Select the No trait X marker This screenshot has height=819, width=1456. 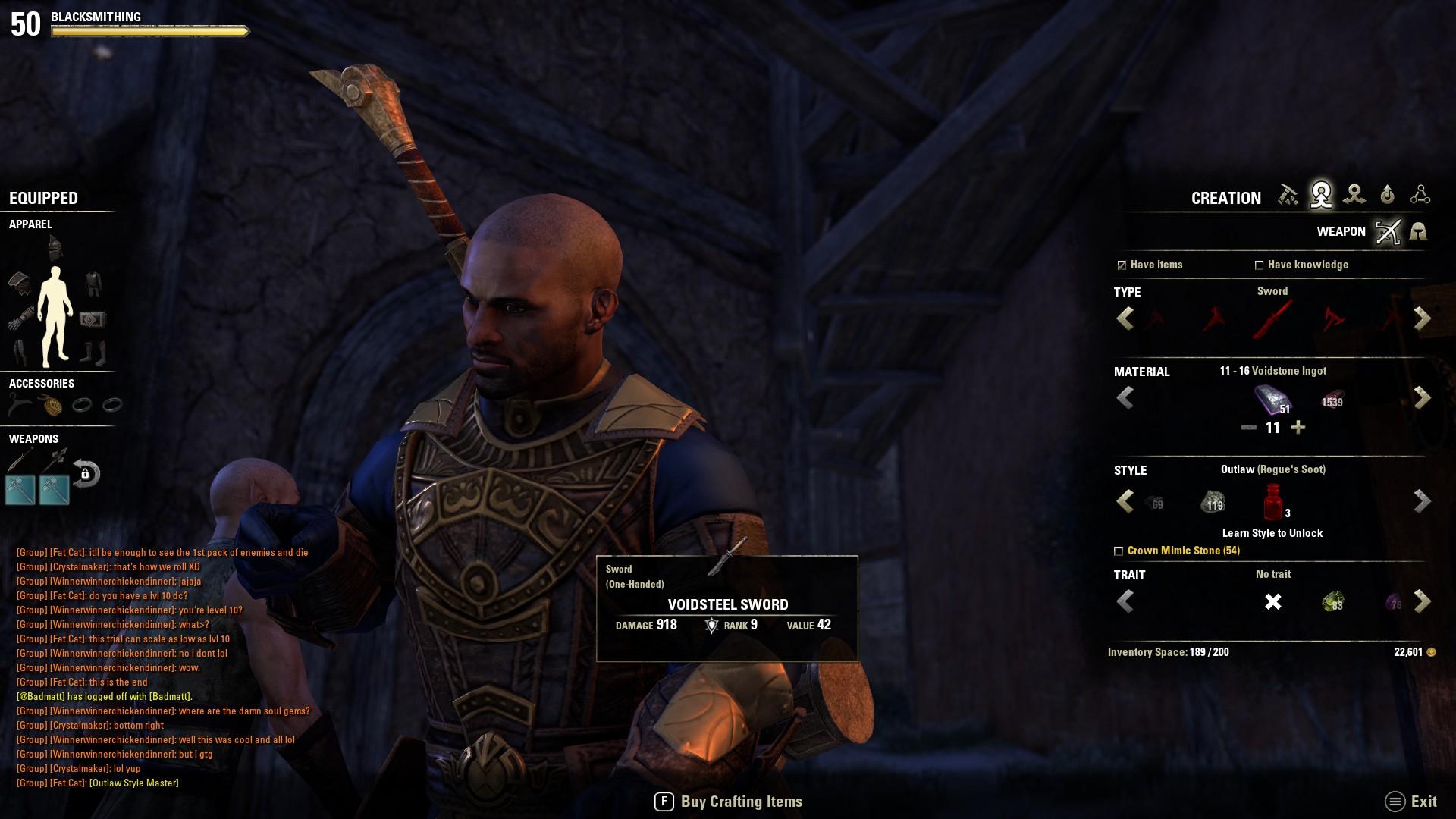(x=1274, y=601)
